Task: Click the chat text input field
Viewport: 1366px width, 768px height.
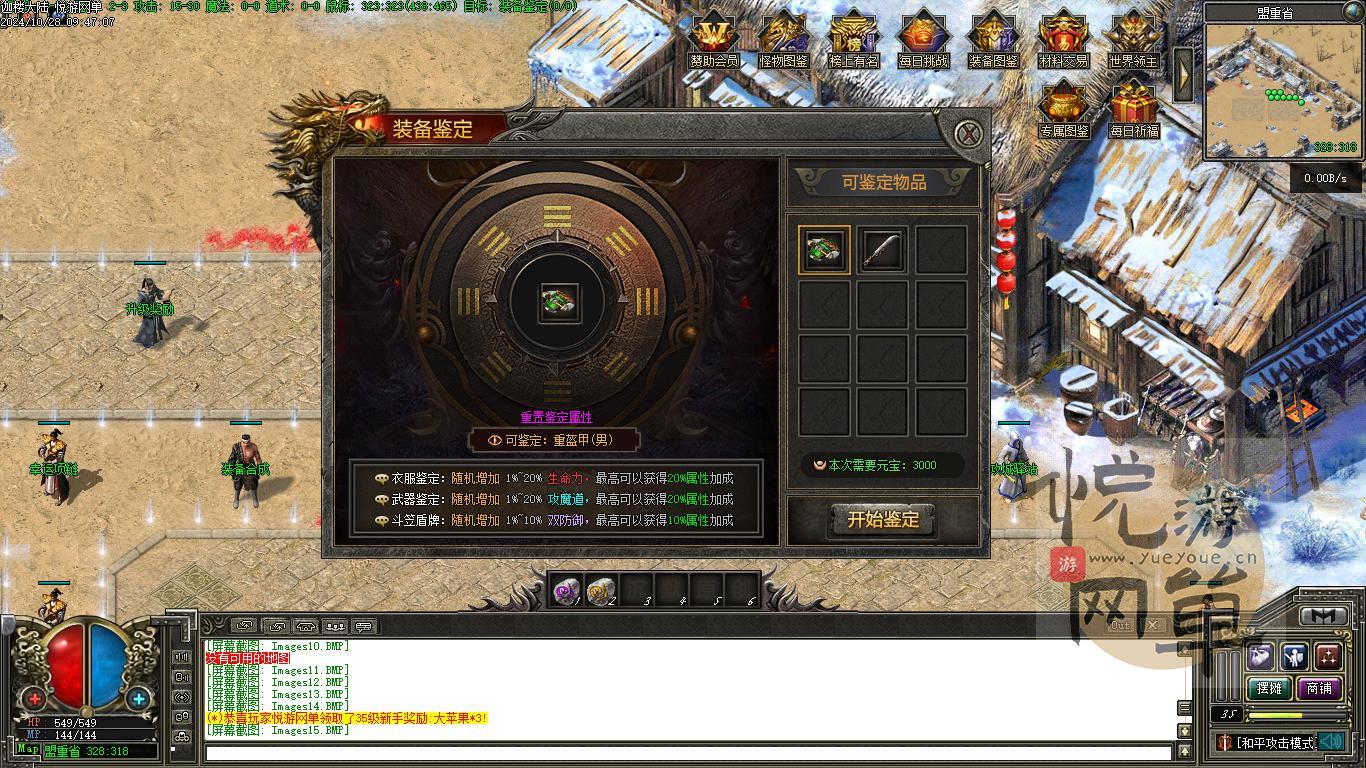Action: pos(688,752)
